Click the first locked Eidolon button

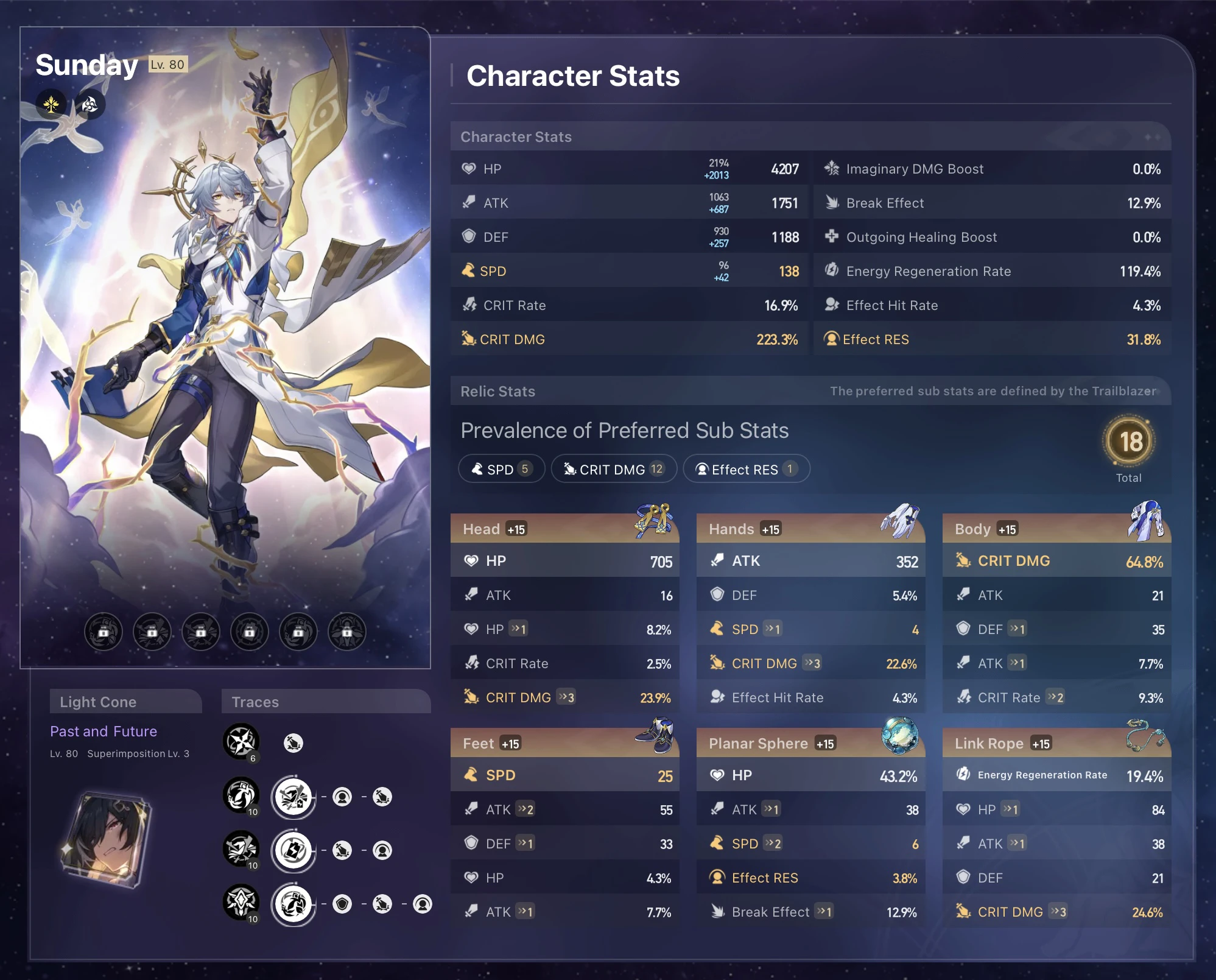point(102,632)
